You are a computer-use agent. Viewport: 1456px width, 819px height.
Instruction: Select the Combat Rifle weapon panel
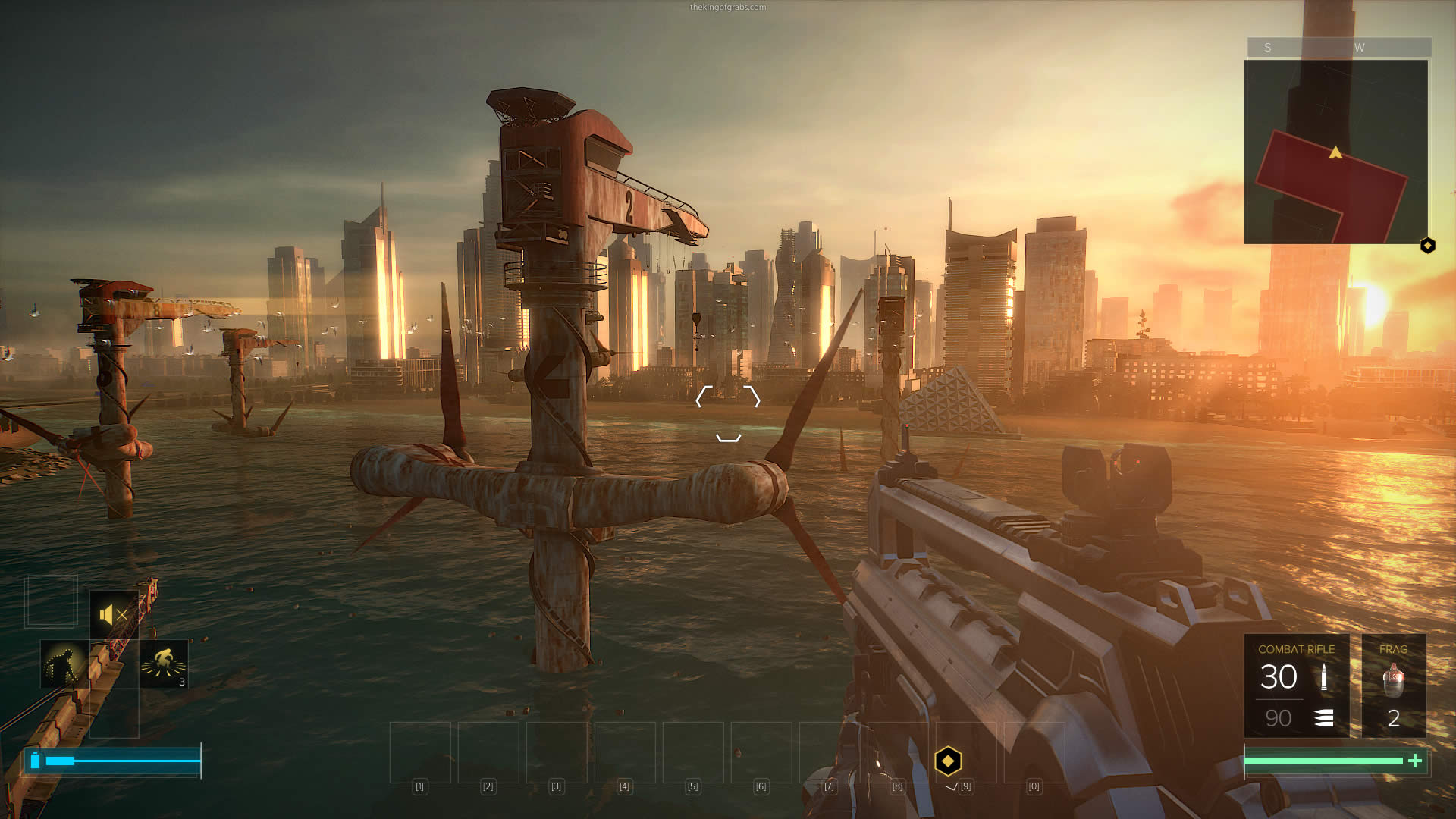[1296, 686]
